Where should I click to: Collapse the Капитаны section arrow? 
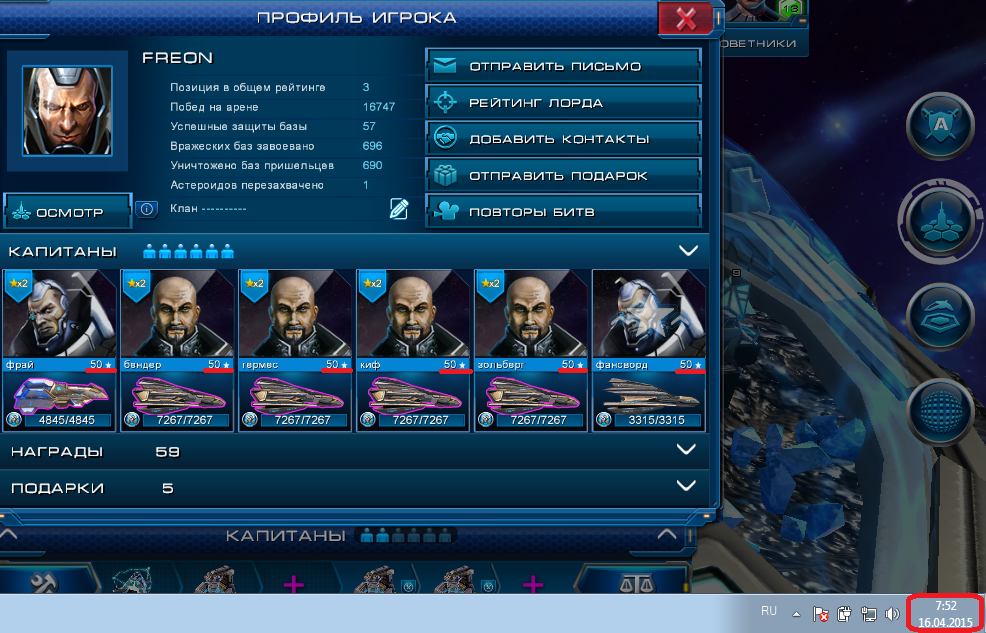pos(687,251)
